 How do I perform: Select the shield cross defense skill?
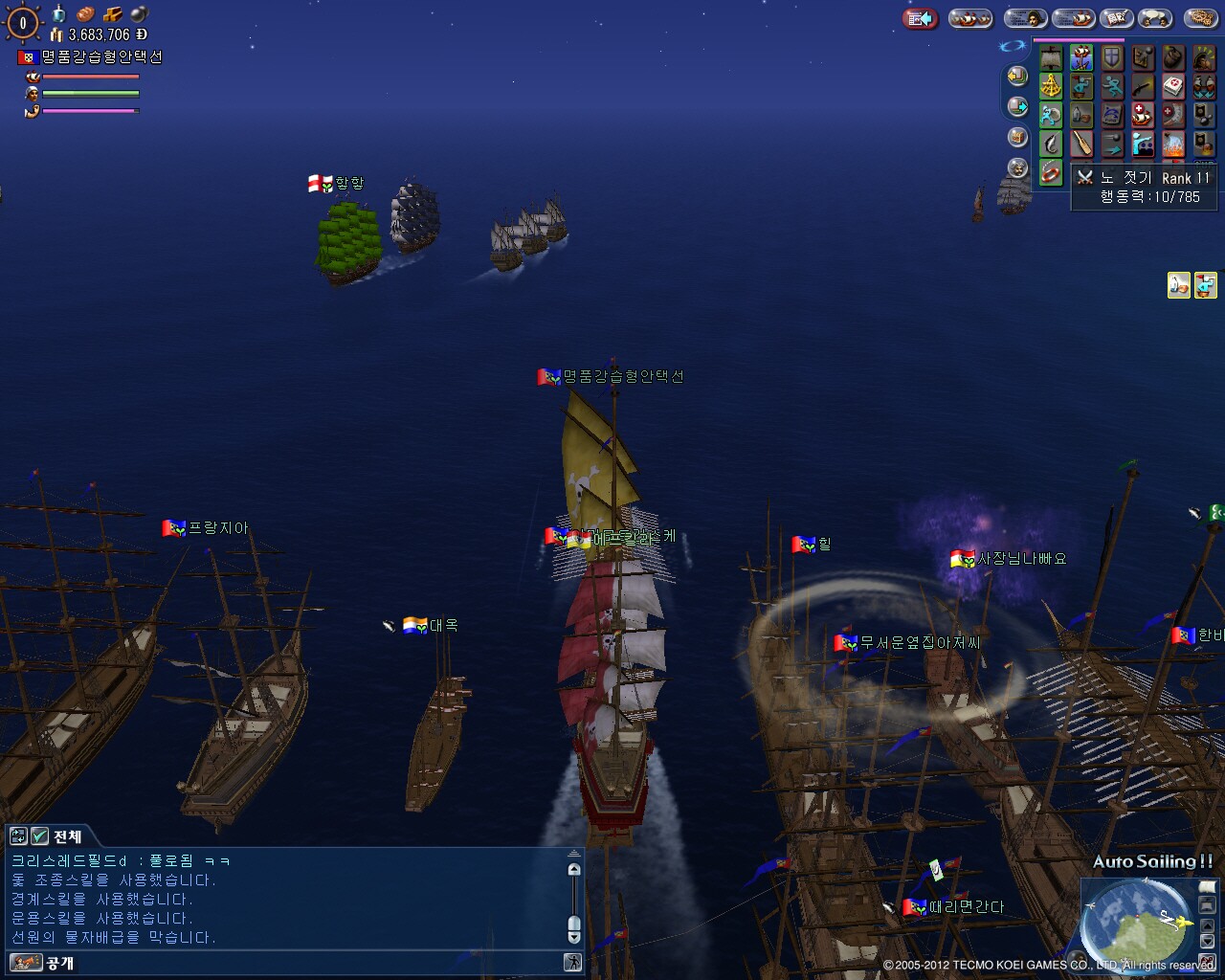pos(1112,58)
